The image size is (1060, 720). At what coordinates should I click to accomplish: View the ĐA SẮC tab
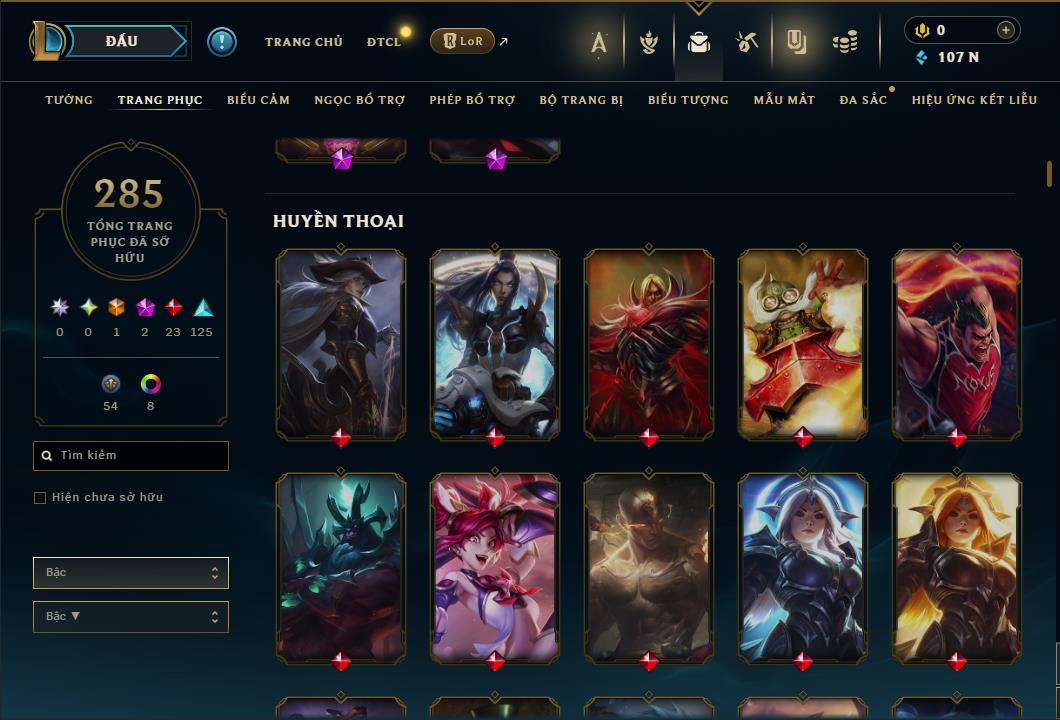coord(863,100)
